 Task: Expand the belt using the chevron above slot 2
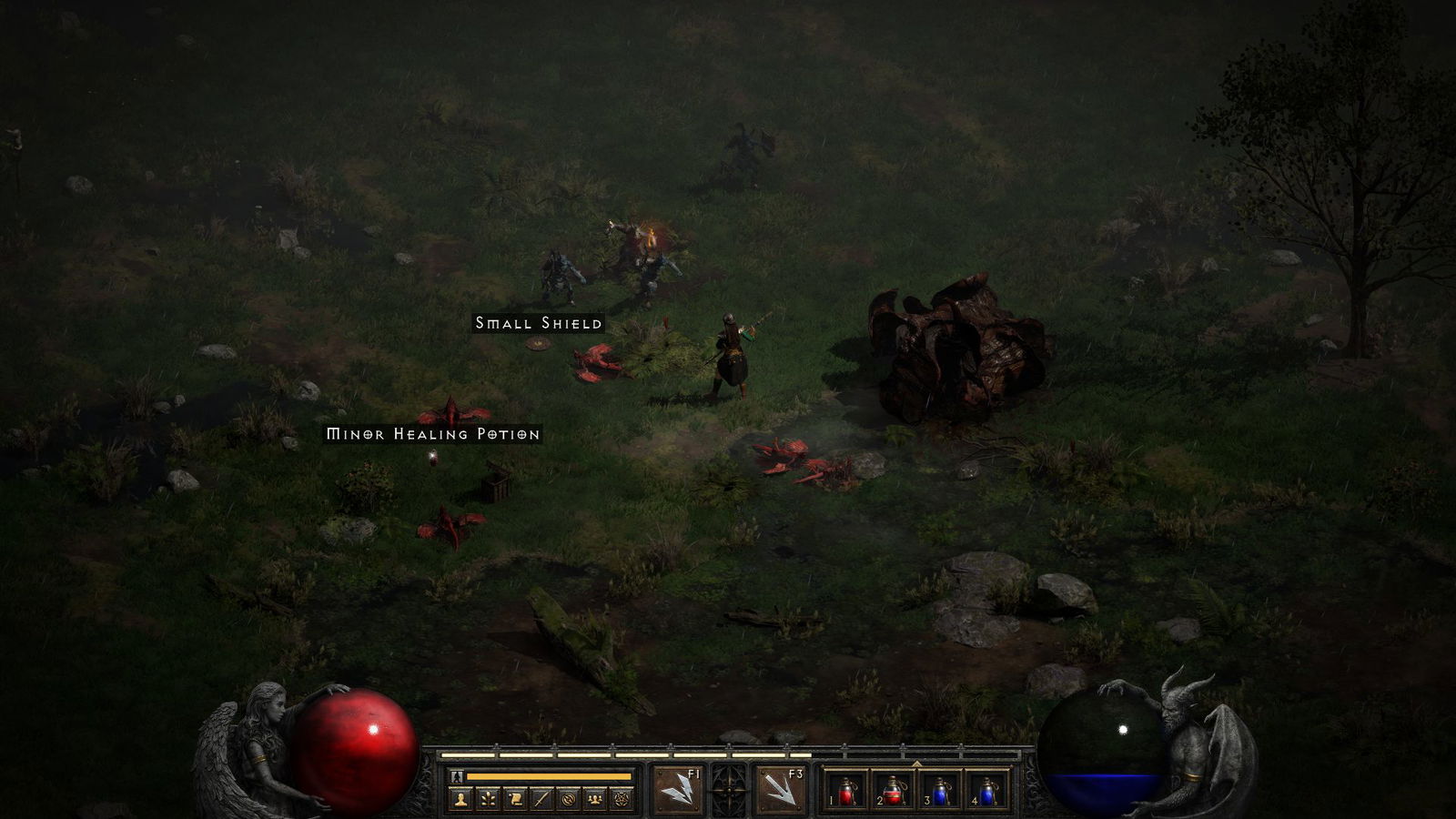(x=916, y=763)
